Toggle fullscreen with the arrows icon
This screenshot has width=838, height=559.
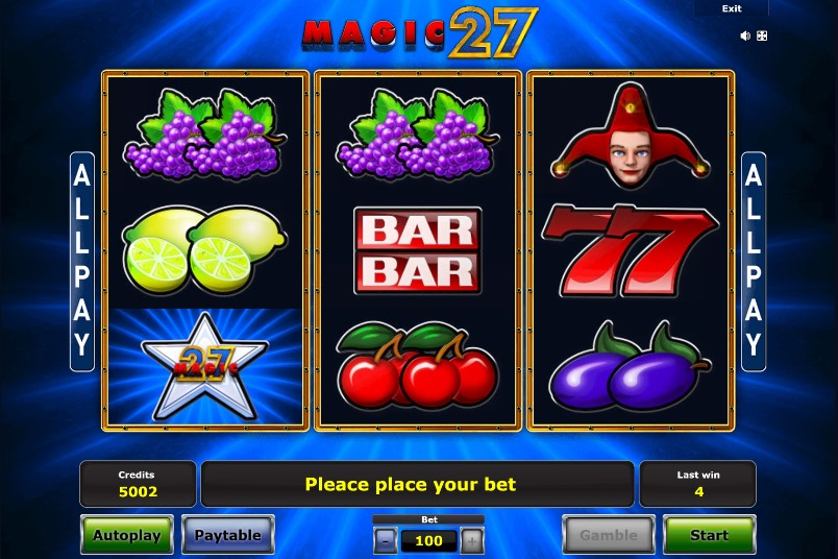[761, 36]
